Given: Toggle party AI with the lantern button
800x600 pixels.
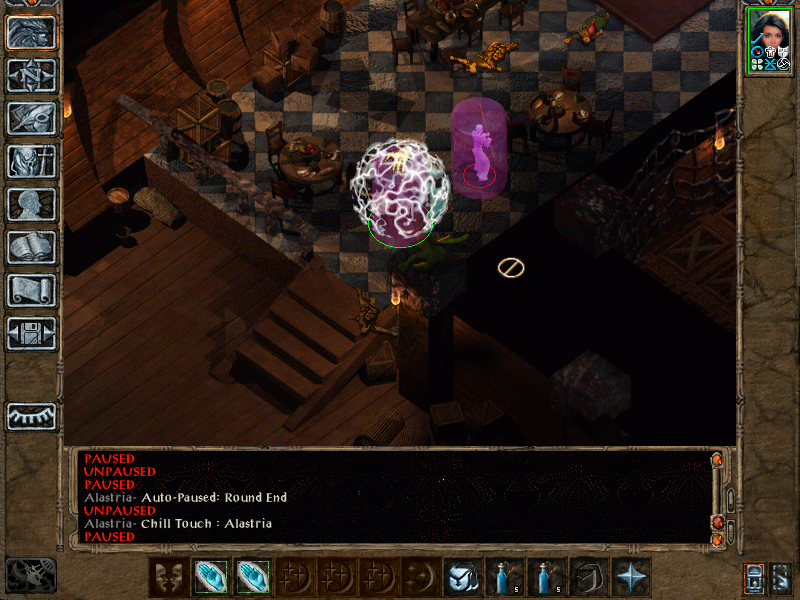Looking at the screenshot, I should pyautogui.click(x=753, y=577).
